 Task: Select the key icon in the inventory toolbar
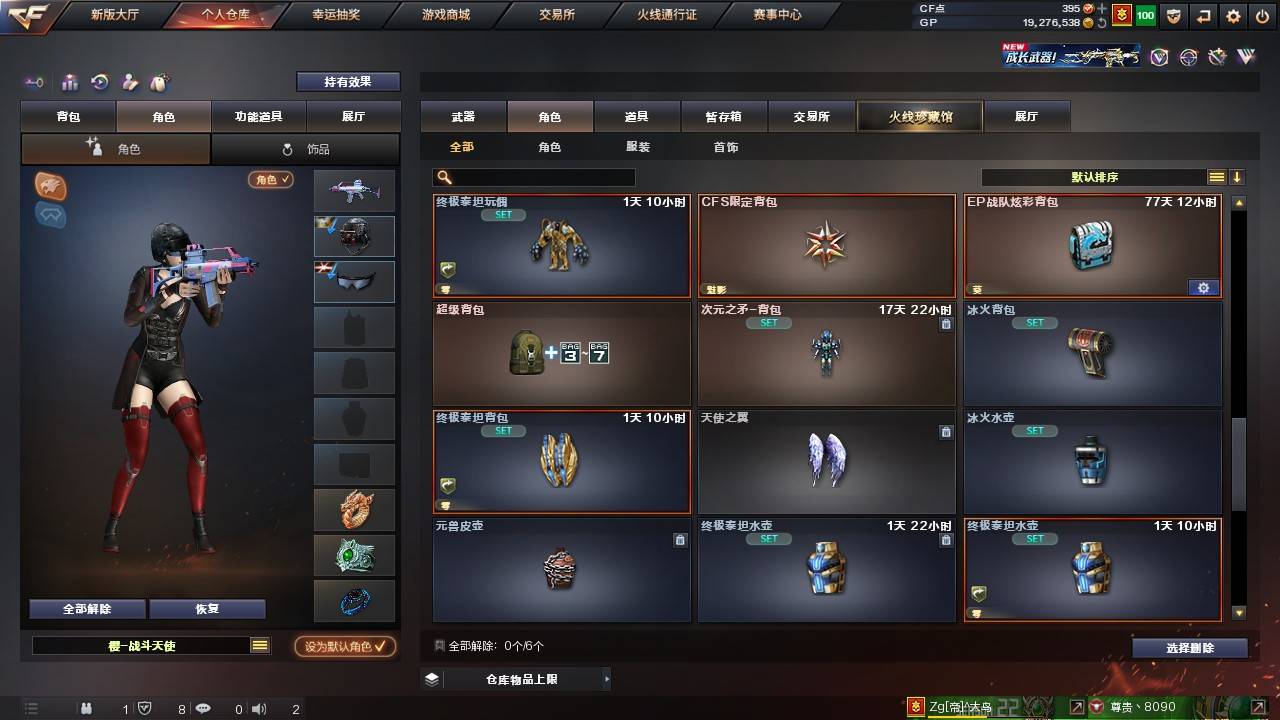(33, 83)
